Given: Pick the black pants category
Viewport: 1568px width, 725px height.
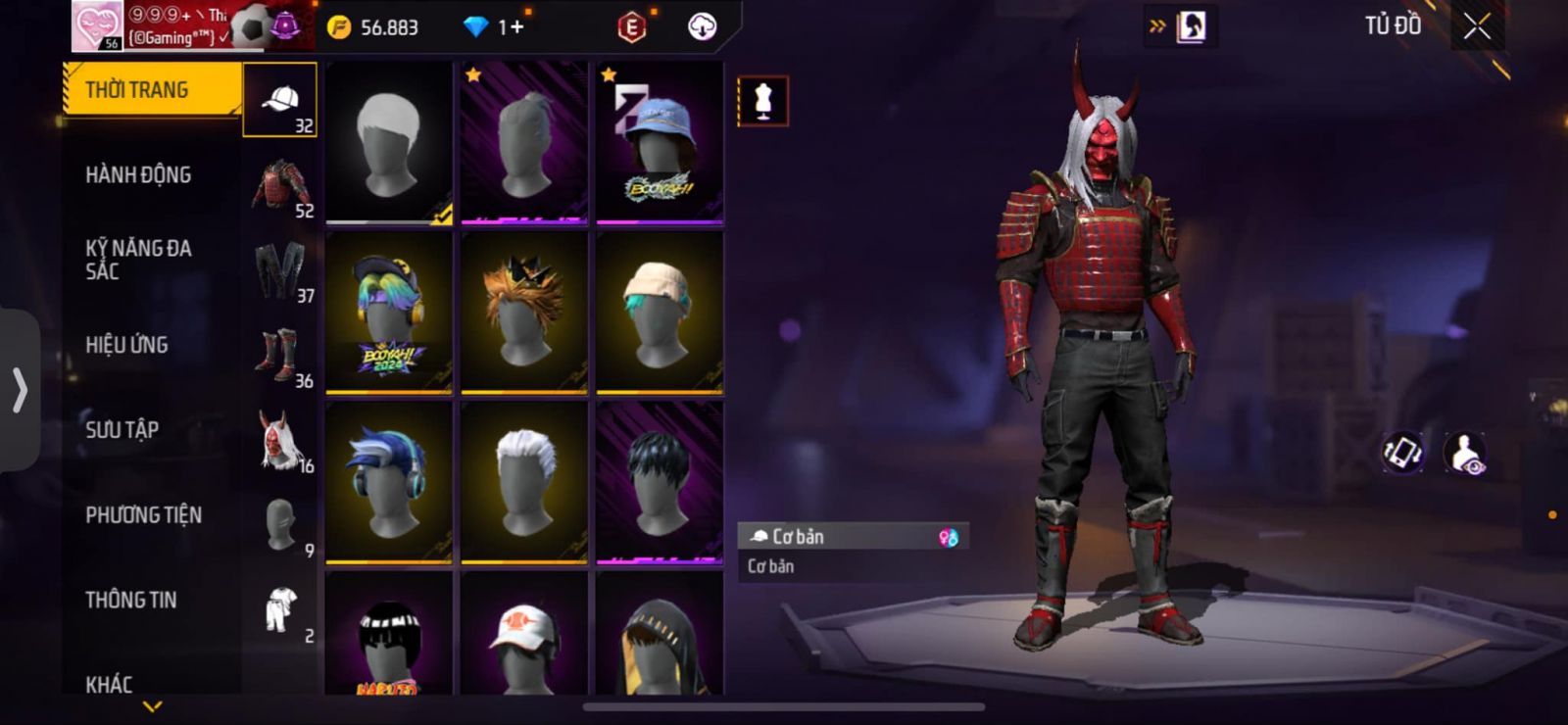Looking at the screenshot, I should 280,270.
